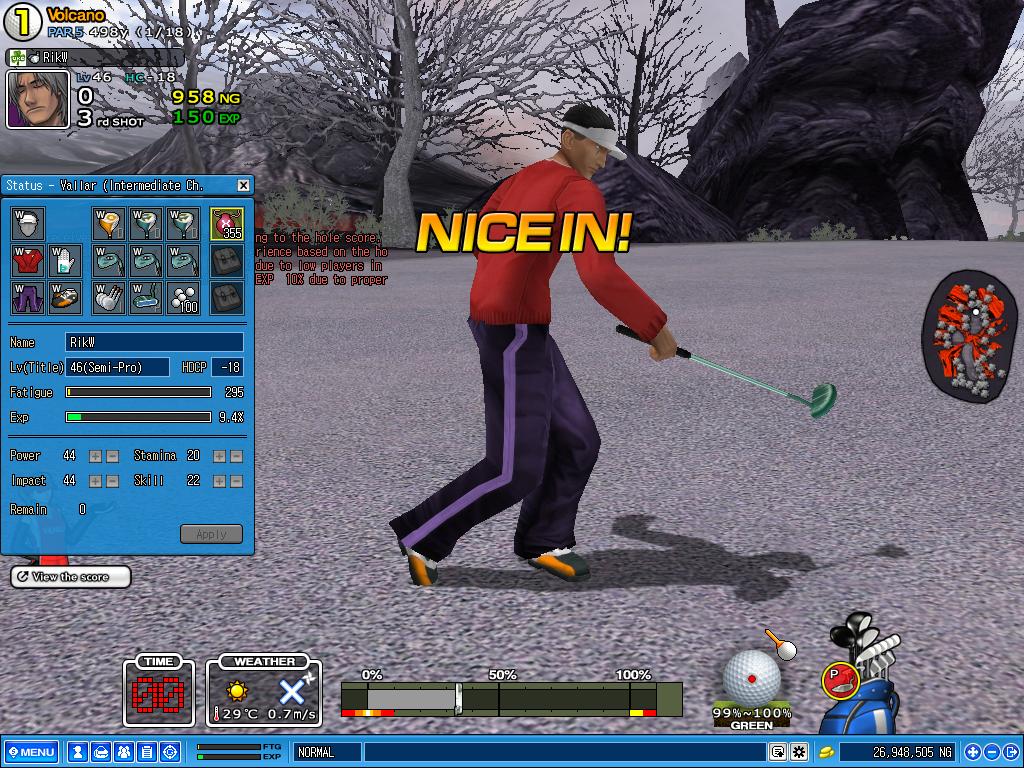Screen dimensions: 1024x768
Task: Select the red sweater equipment slot
Action: click(29, 261)
